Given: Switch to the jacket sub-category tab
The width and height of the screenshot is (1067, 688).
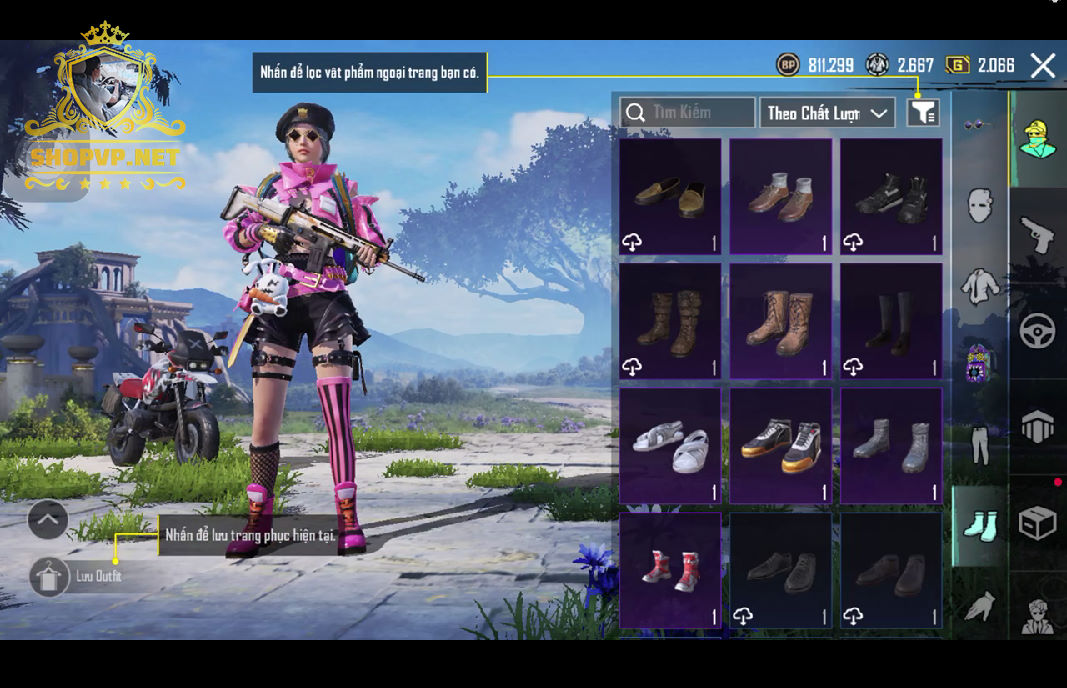Looking at the screenshot, I should (980, 287).
